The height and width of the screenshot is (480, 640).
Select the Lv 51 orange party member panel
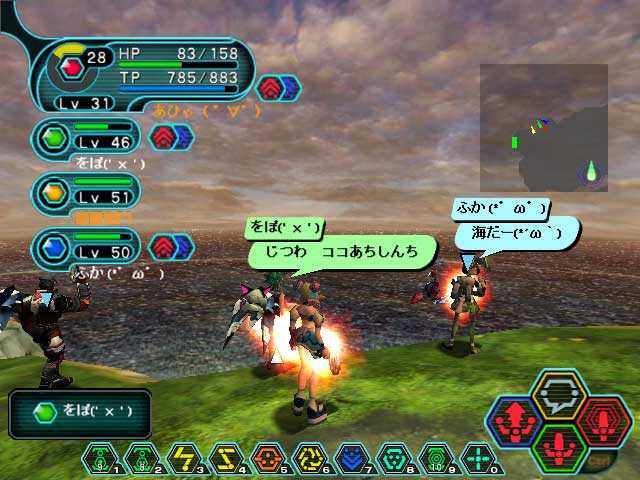(x=86, y=190)
